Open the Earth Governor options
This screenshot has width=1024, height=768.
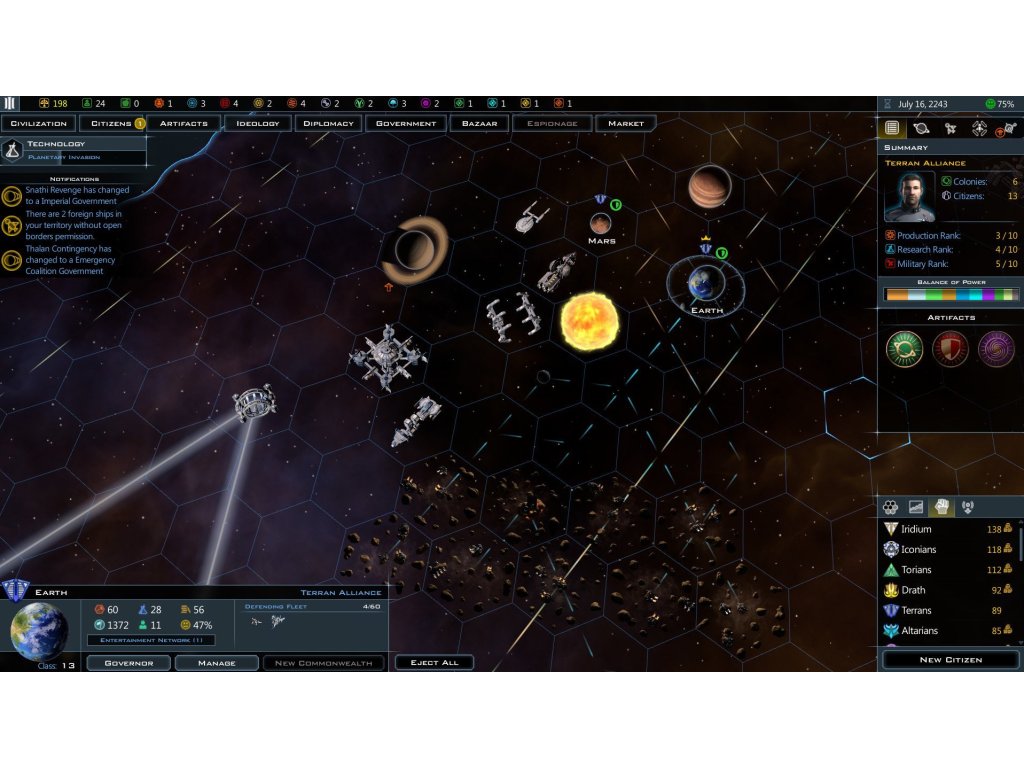point(128,663)
